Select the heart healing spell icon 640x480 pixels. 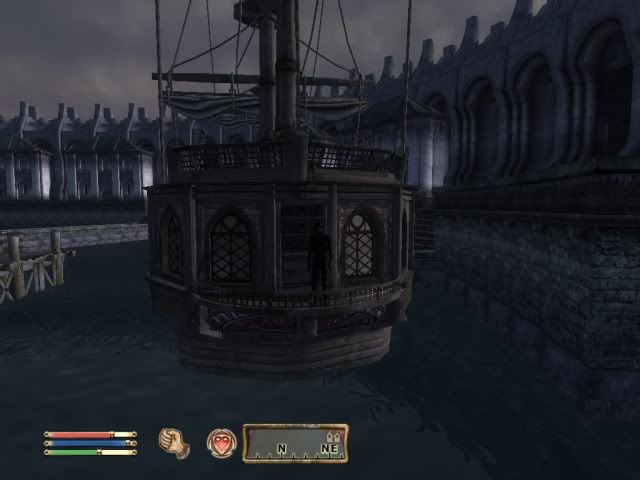[221, 442]
